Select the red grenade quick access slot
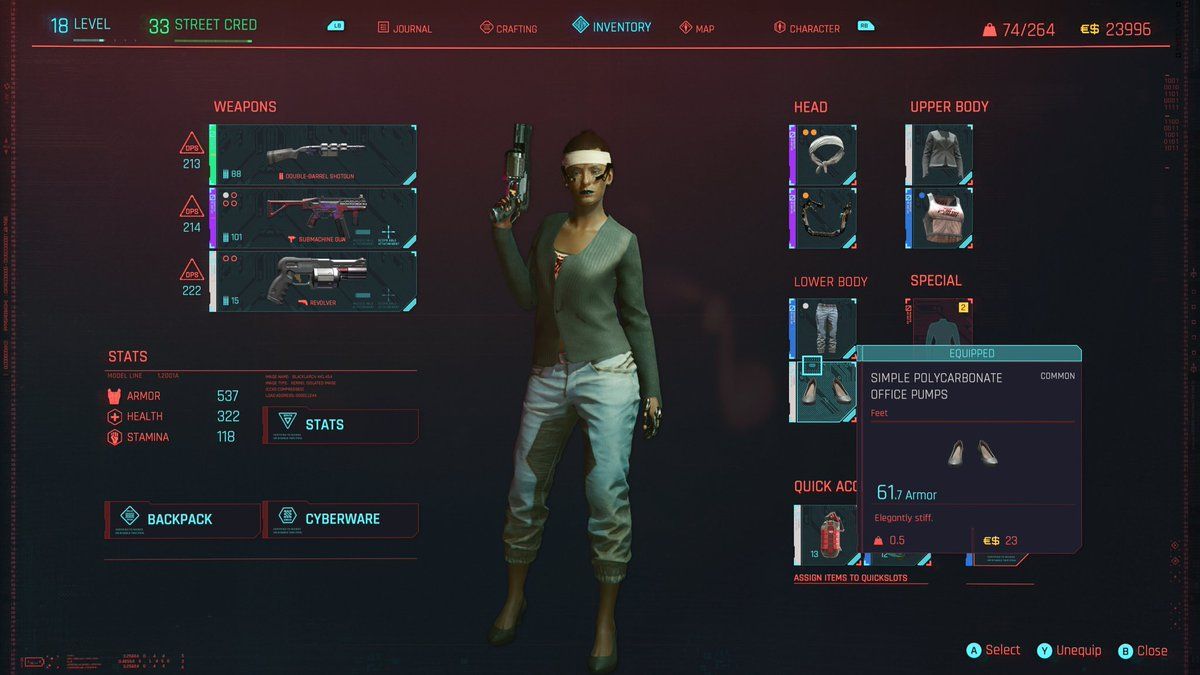This screenshot has height=675, width=1200. pos(826,535)
